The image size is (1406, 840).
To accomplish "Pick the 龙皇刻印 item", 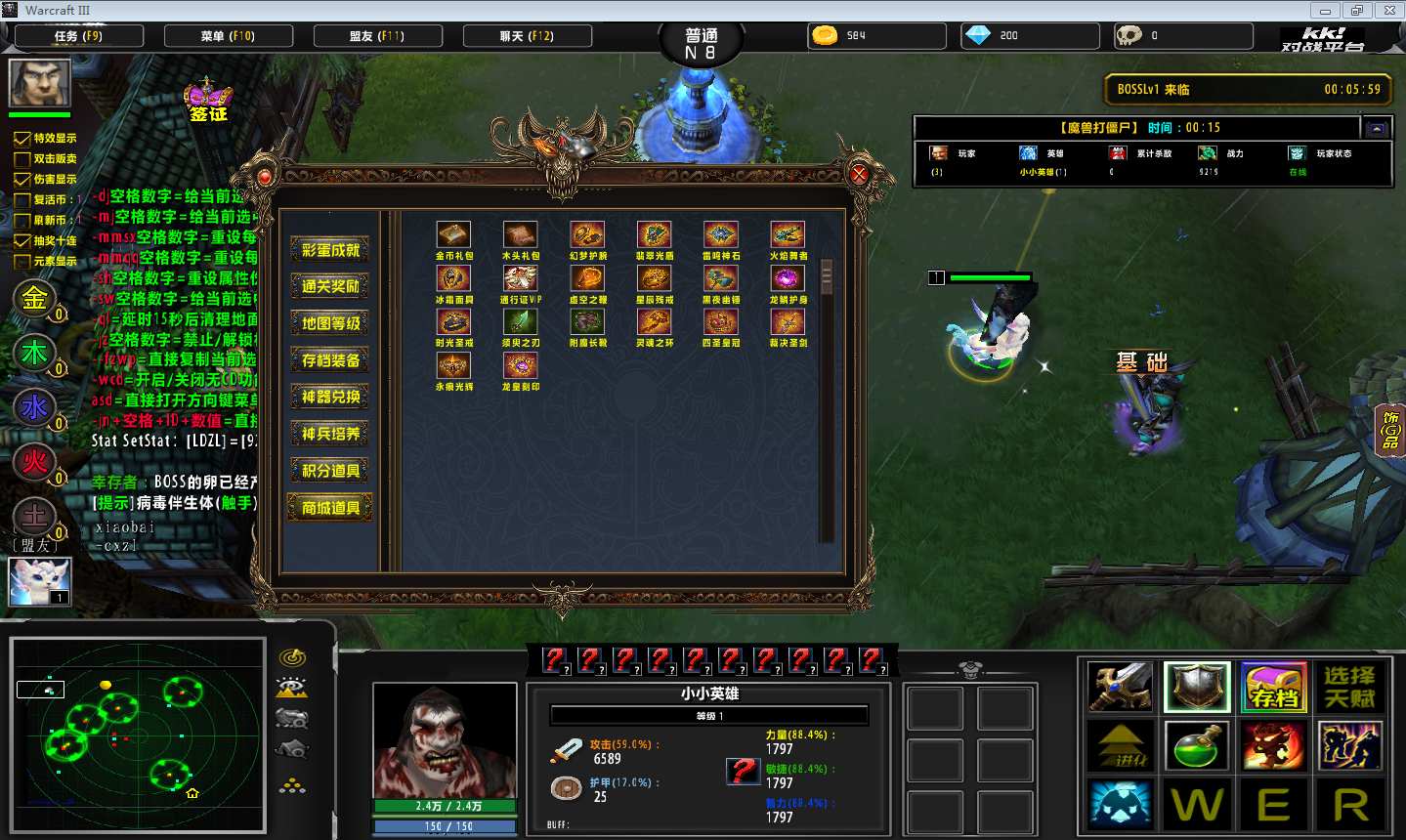I will (521, 366).
